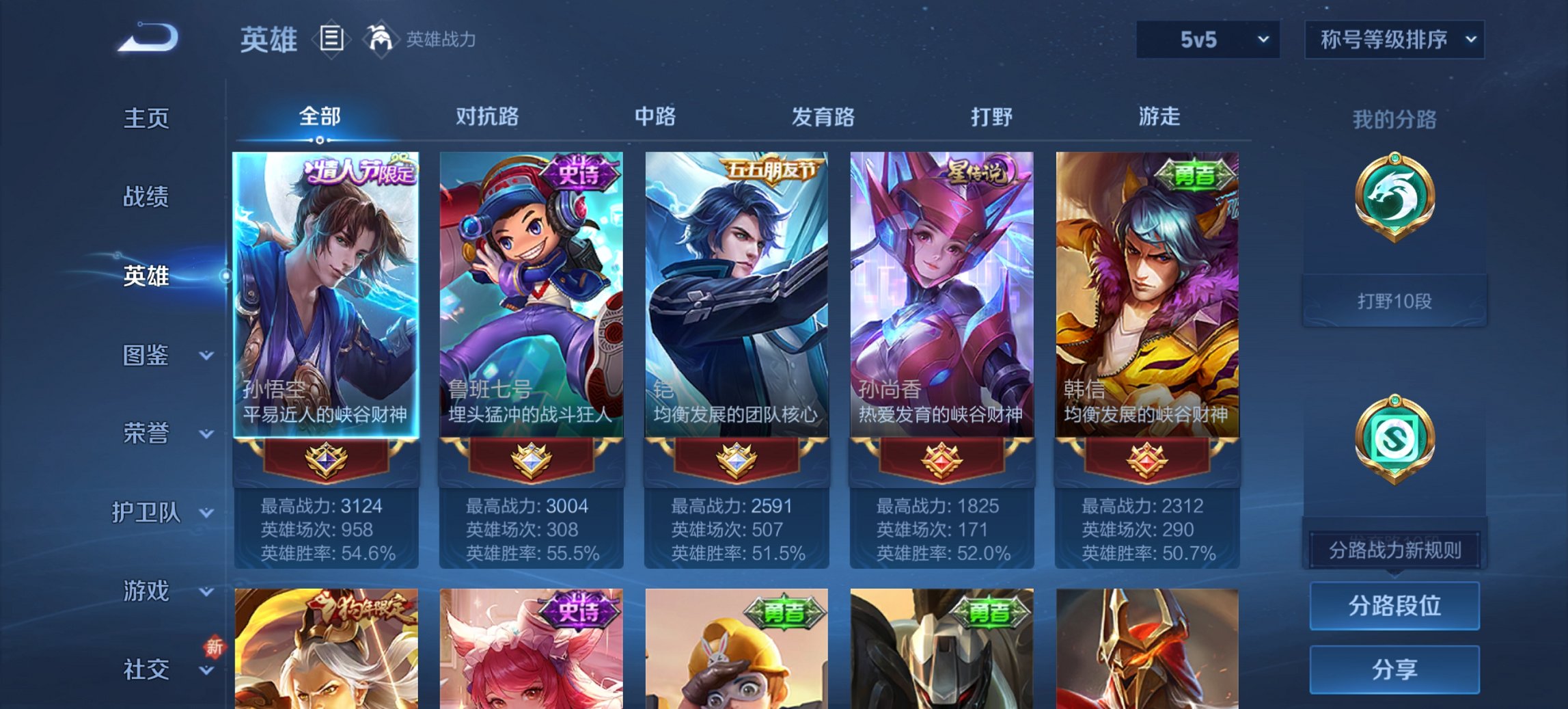
Task: Go to 战绩 in the left sidebar
Action: coord(146,197)
